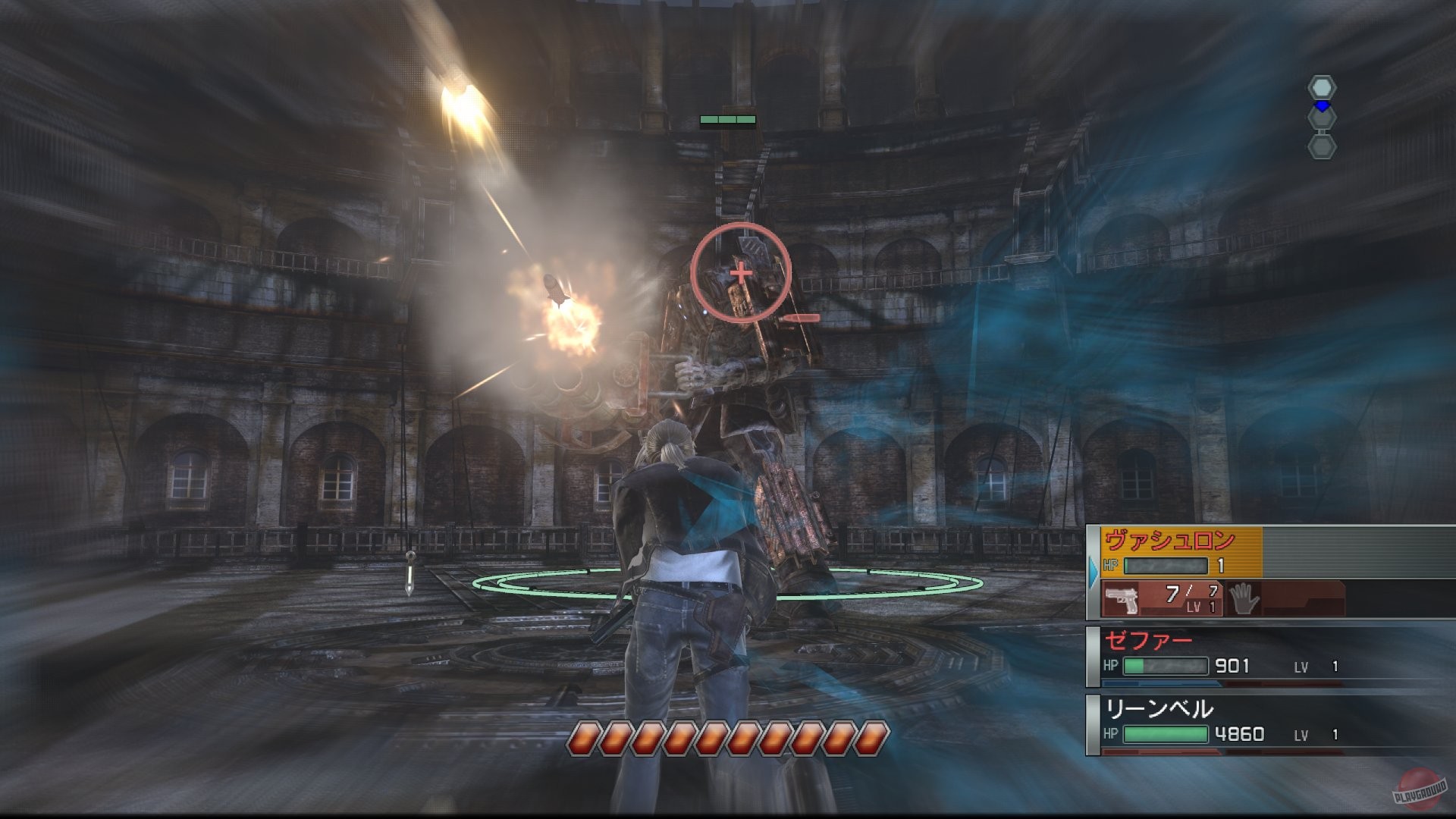Click the topmost white bezel hexagon gauge
This screenshot has height=819, width=1456.
pyautogui.click(x=1321, y=86)
